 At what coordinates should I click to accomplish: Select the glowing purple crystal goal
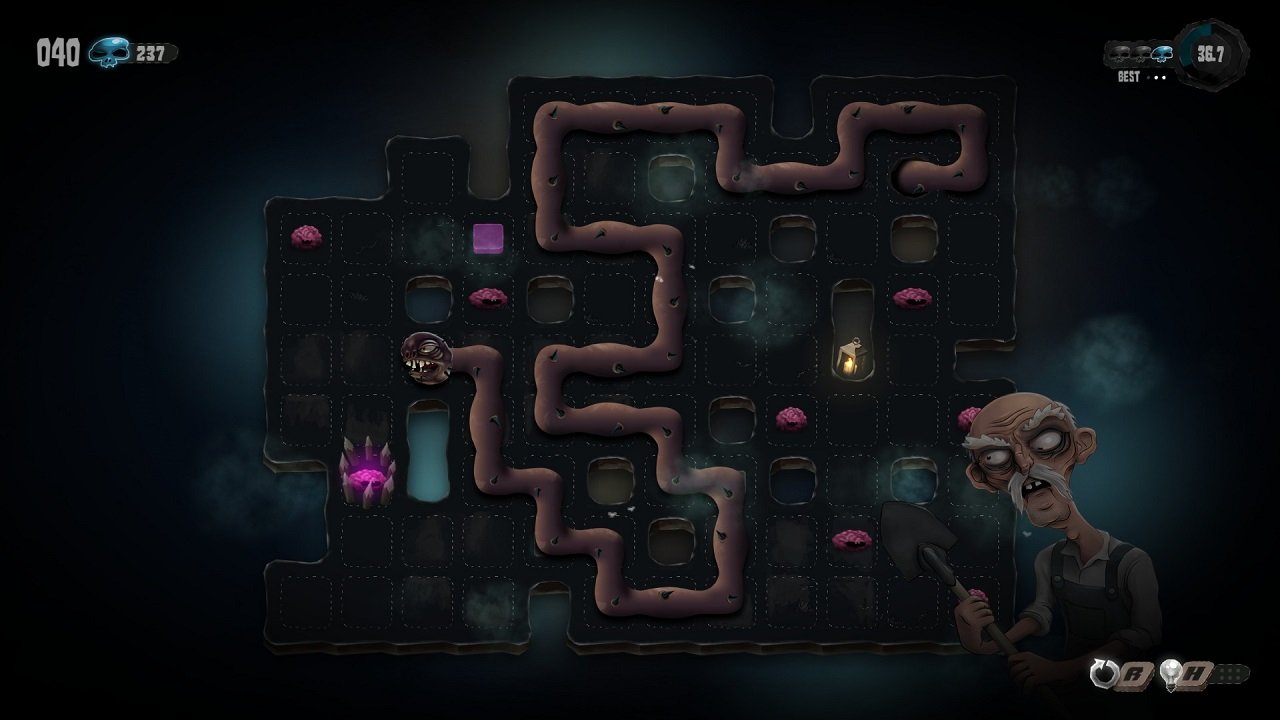[368, 471]
